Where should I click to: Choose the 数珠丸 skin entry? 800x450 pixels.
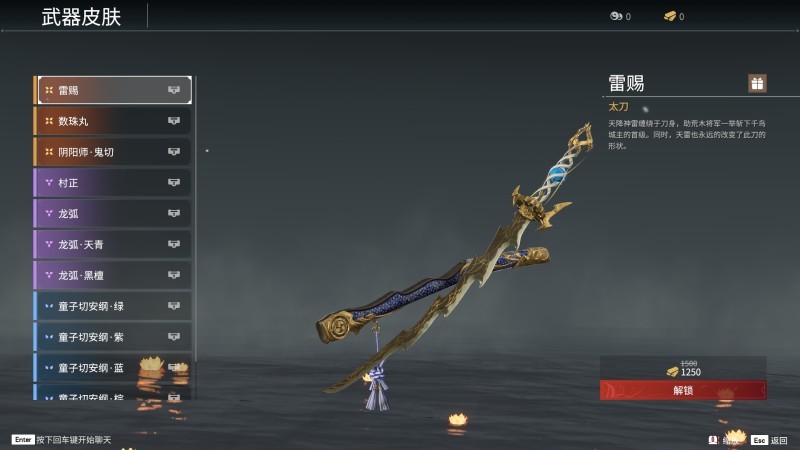[113, 121]
